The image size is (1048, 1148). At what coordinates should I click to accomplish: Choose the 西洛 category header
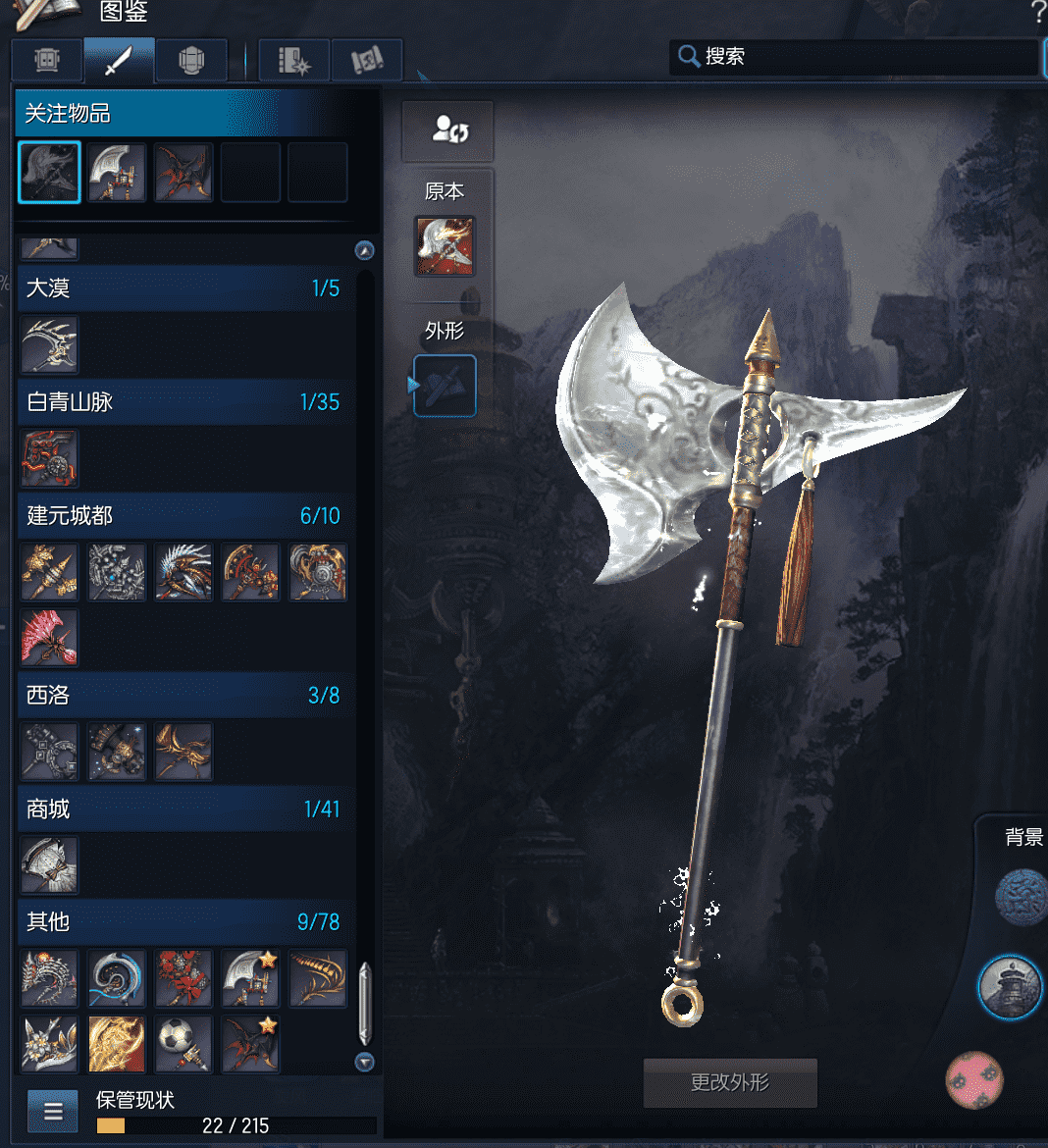click(x=183, y=695)
